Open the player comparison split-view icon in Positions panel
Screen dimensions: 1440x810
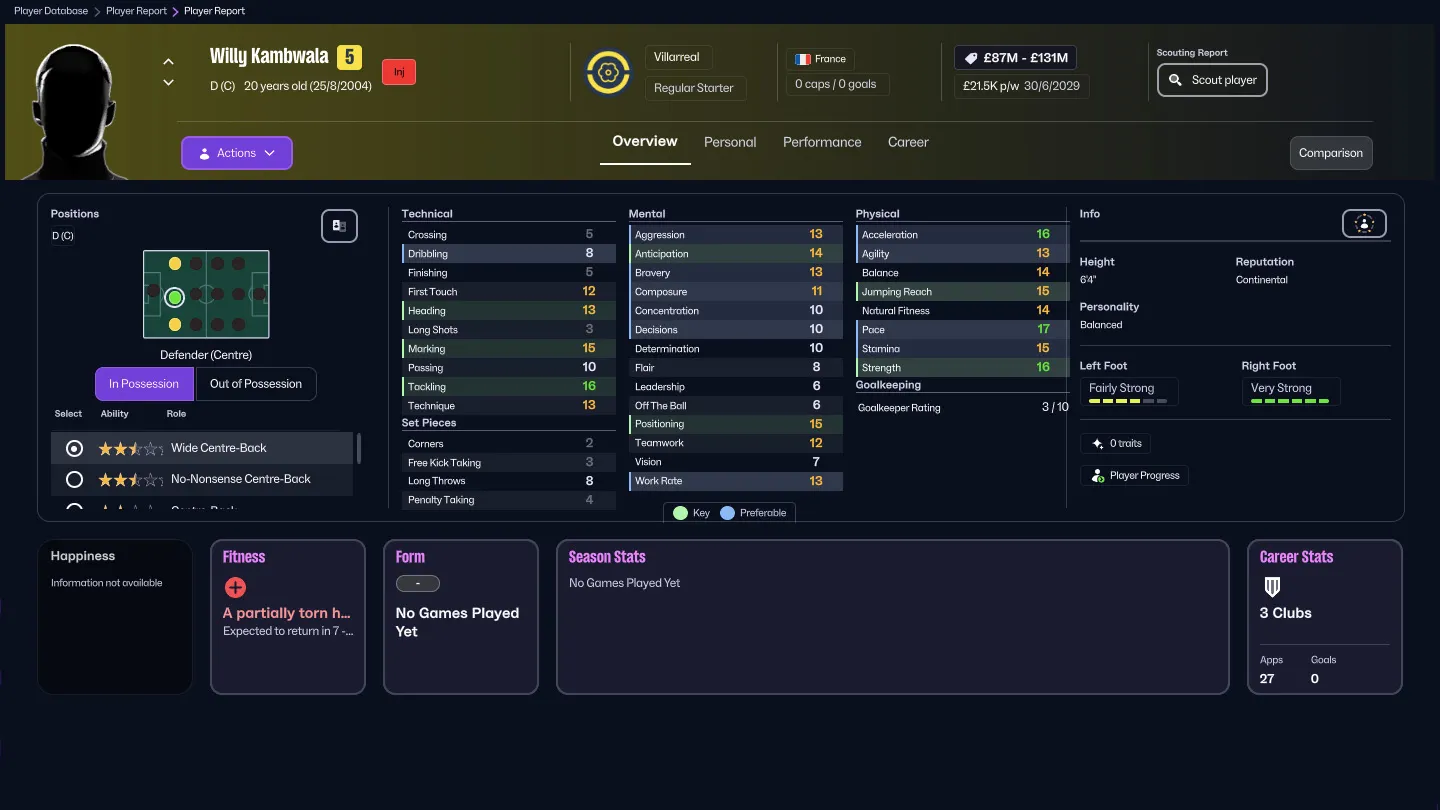339,226
